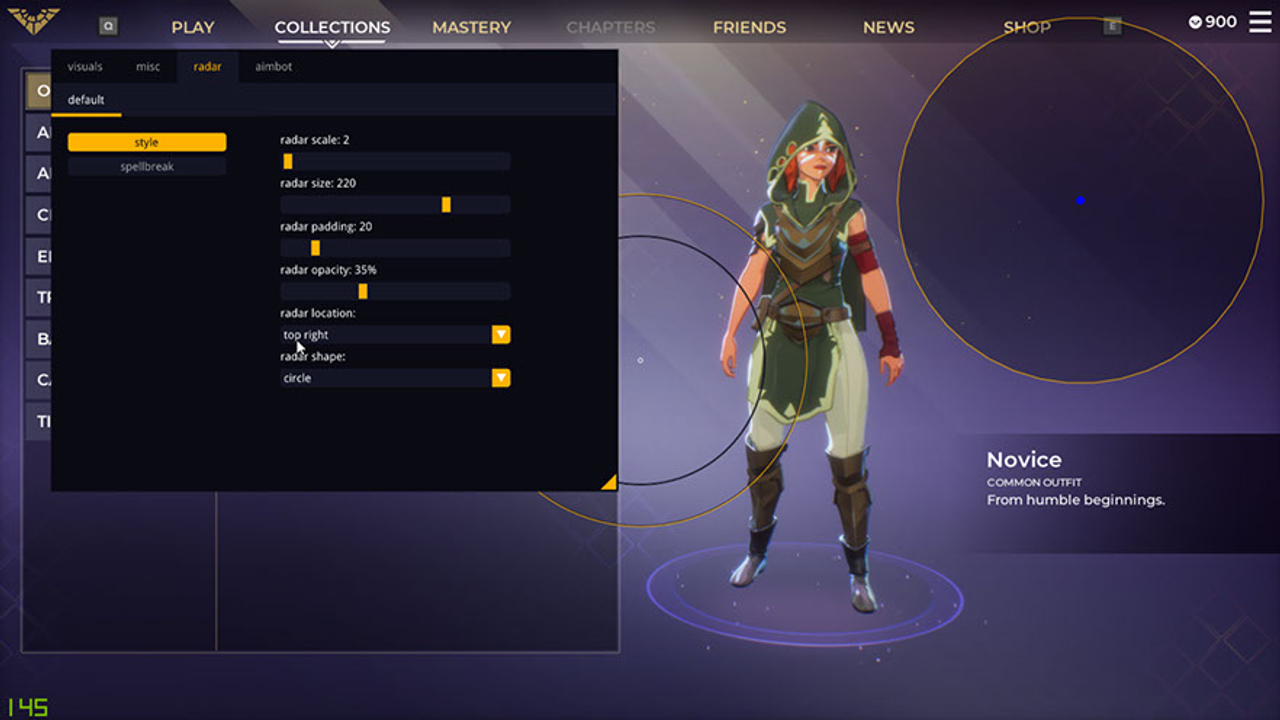The width and height of the screenshot is (1280, 720).
Task: Choose the spellbreak style entry
Action: (147, 167)
